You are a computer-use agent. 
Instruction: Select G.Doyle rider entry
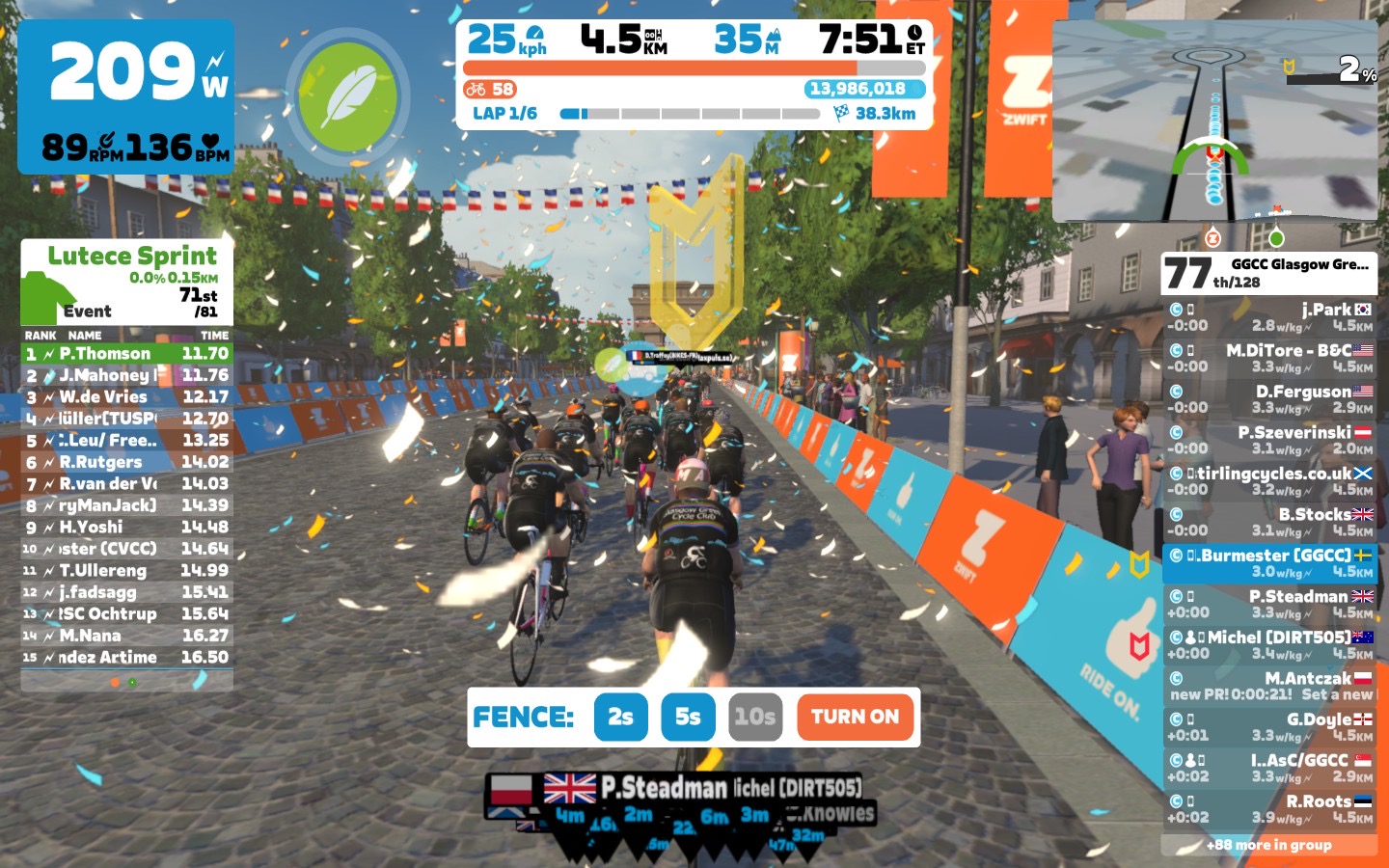(1269, 727)
